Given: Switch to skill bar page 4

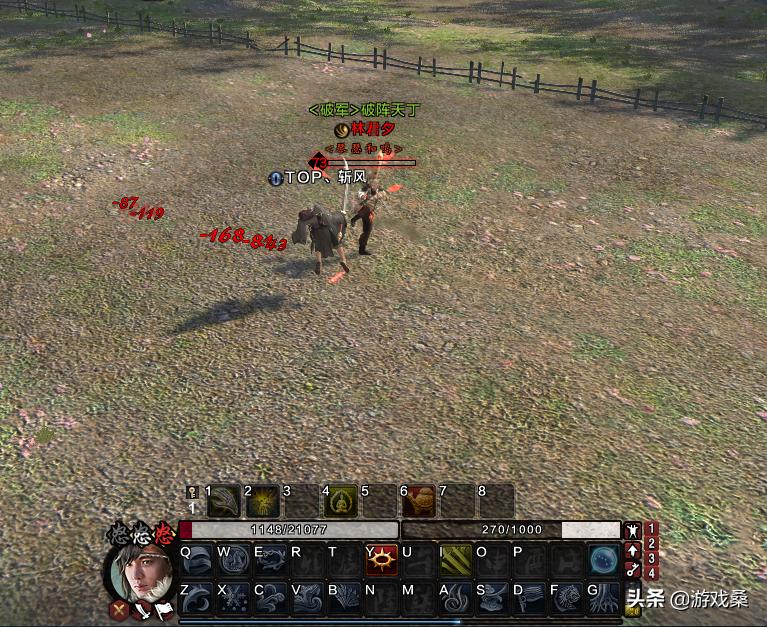Looking at the screenshot, I should pos(652,573).
